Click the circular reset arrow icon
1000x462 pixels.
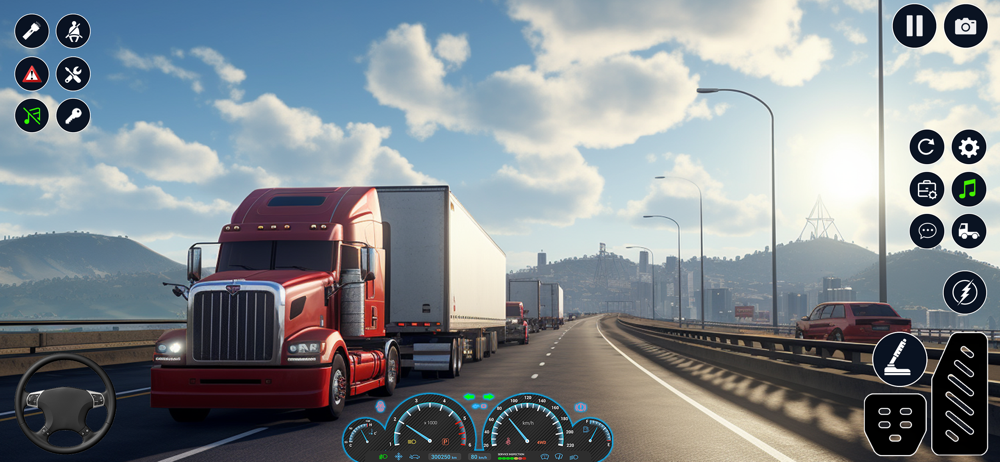[x=927, y=147]
